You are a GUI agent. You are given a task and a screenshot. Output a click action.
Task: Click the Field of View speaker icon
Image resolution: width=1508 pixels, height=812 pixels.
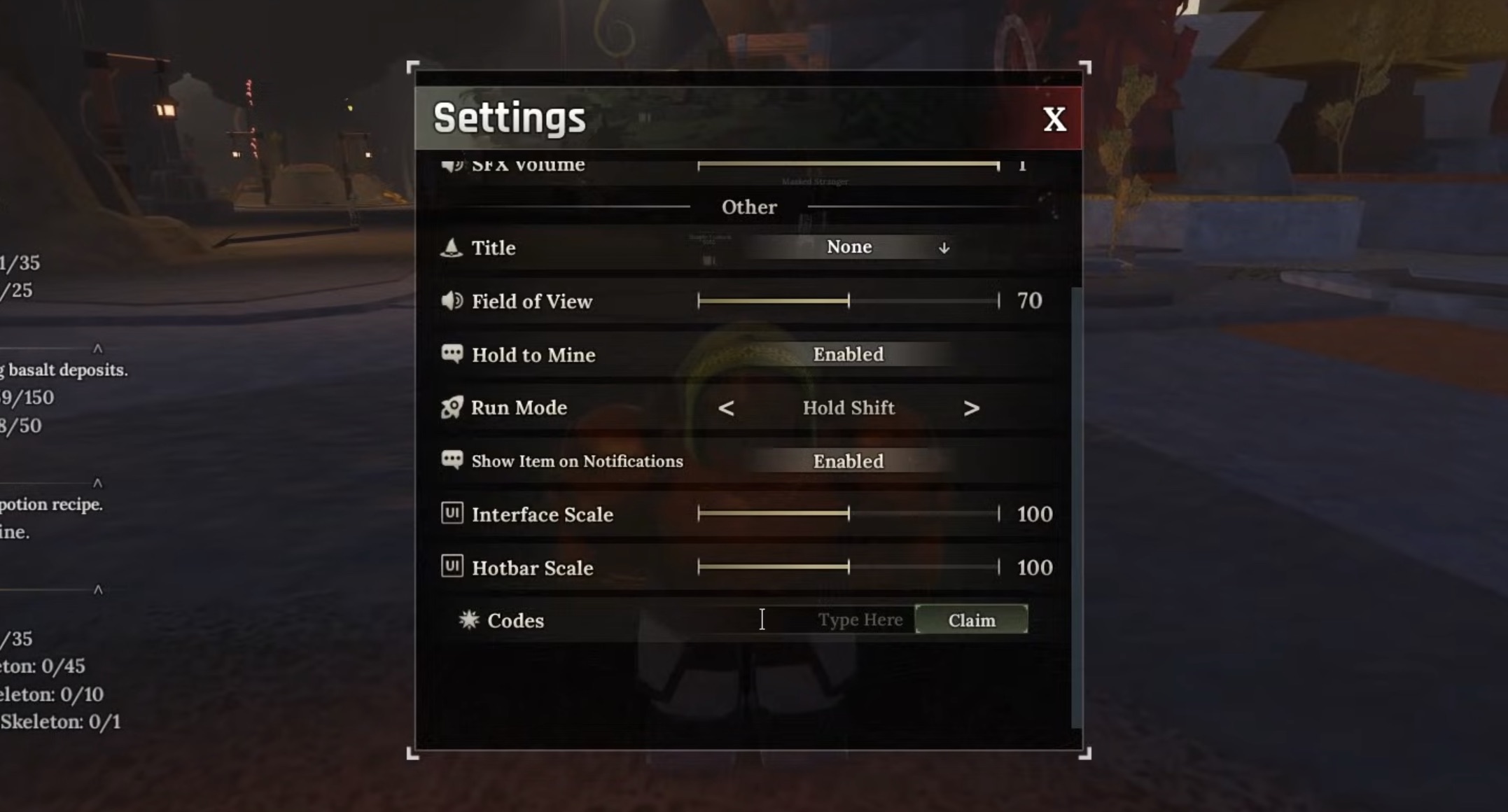[452, 301]
